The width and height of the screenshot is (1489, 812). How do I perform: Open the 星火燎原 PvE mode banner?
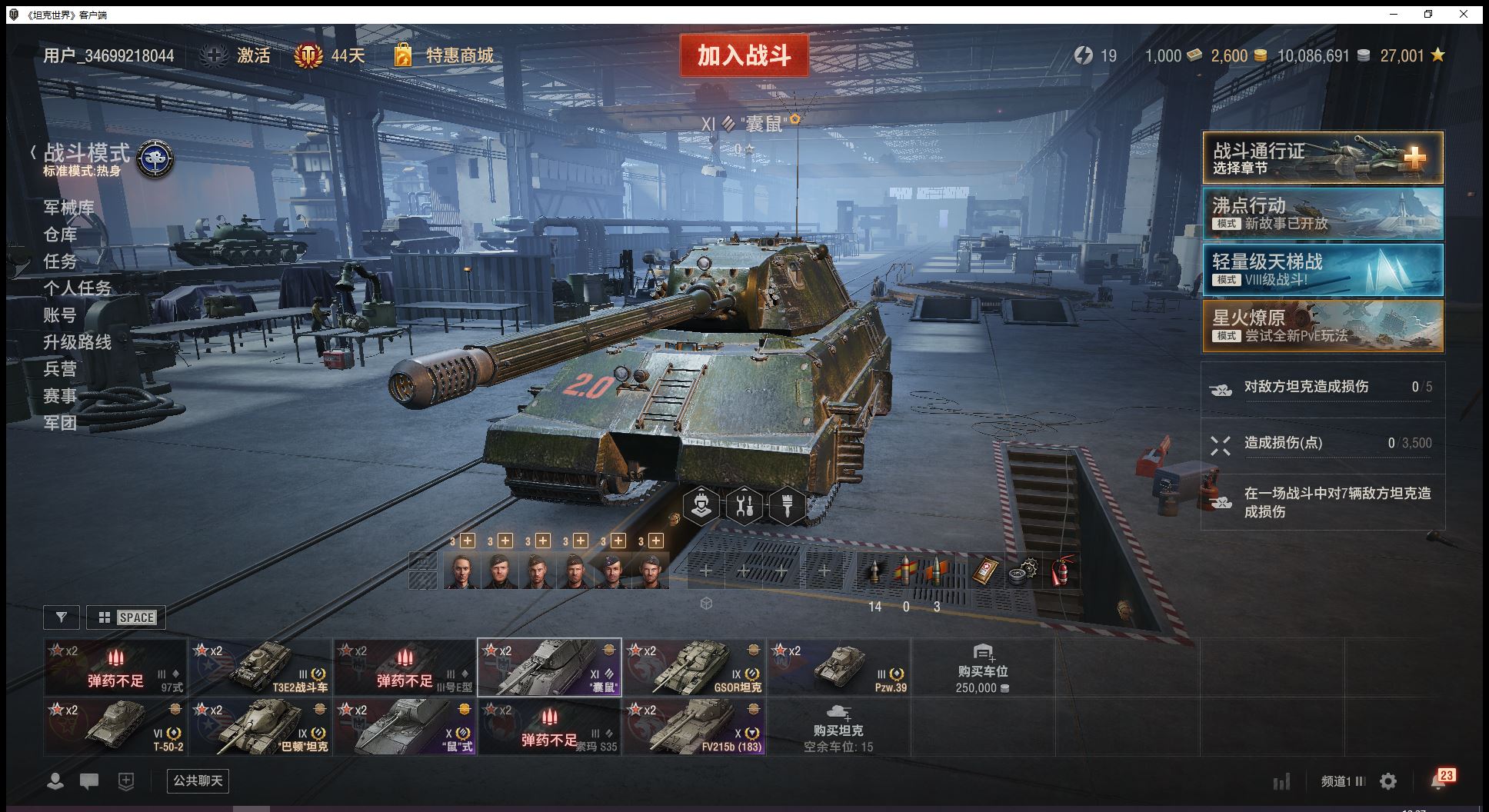[x=1322, y=326]
